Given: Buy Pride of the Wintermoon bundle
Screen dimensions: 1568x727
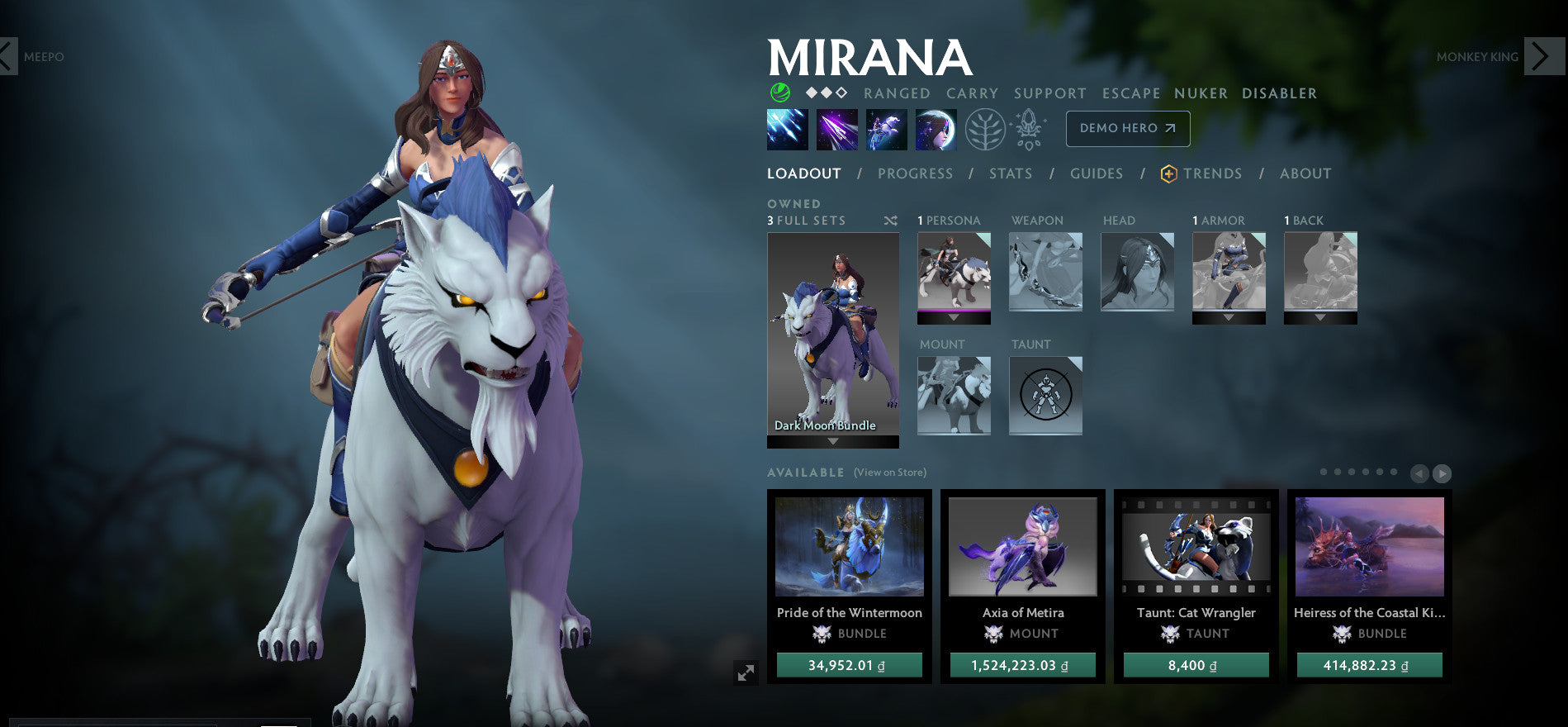Looking at the screenshot, I should point(849,665).
